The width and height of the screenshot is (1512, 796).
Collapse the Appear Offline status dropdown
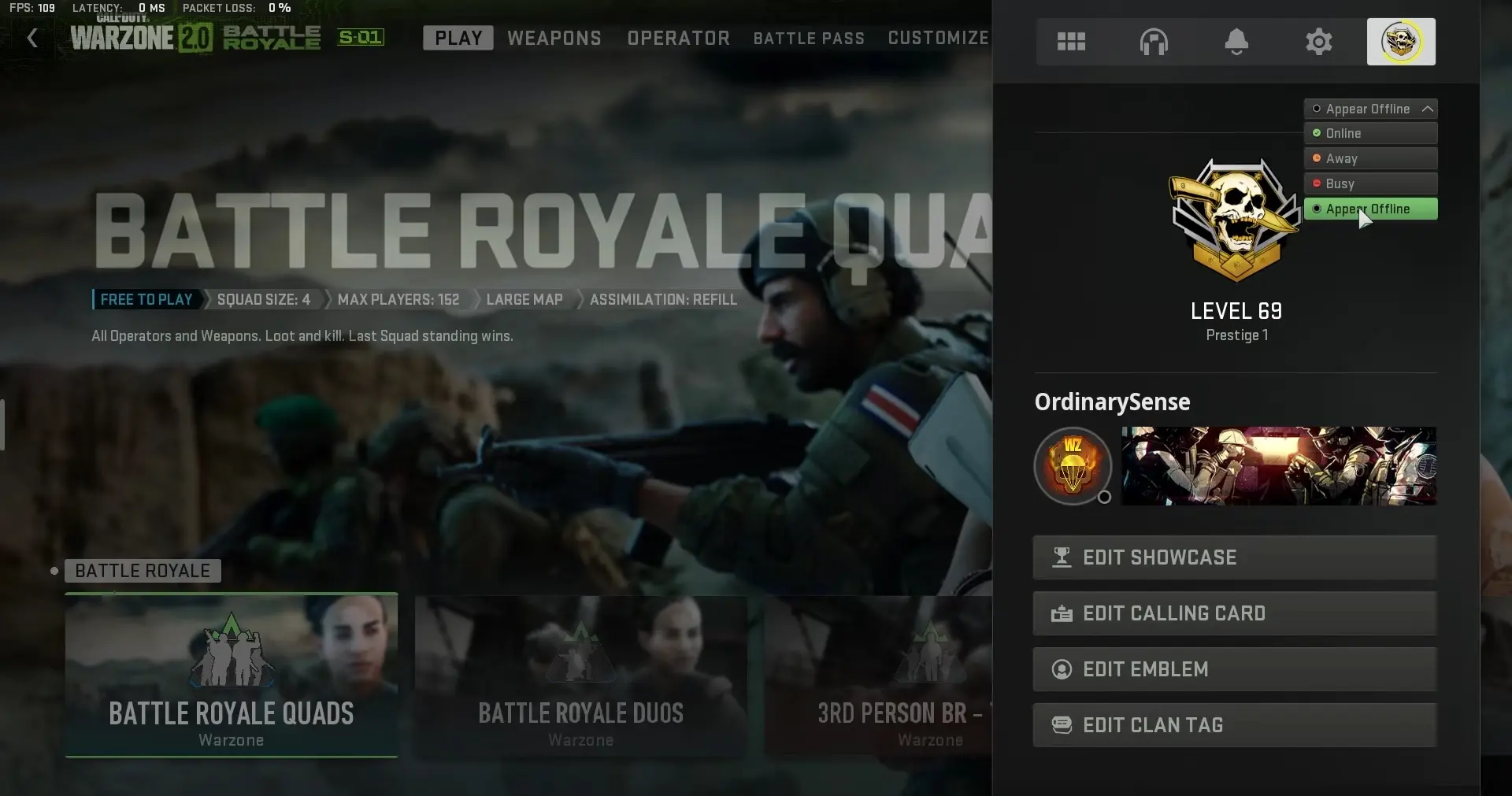tap(1370, 109)
